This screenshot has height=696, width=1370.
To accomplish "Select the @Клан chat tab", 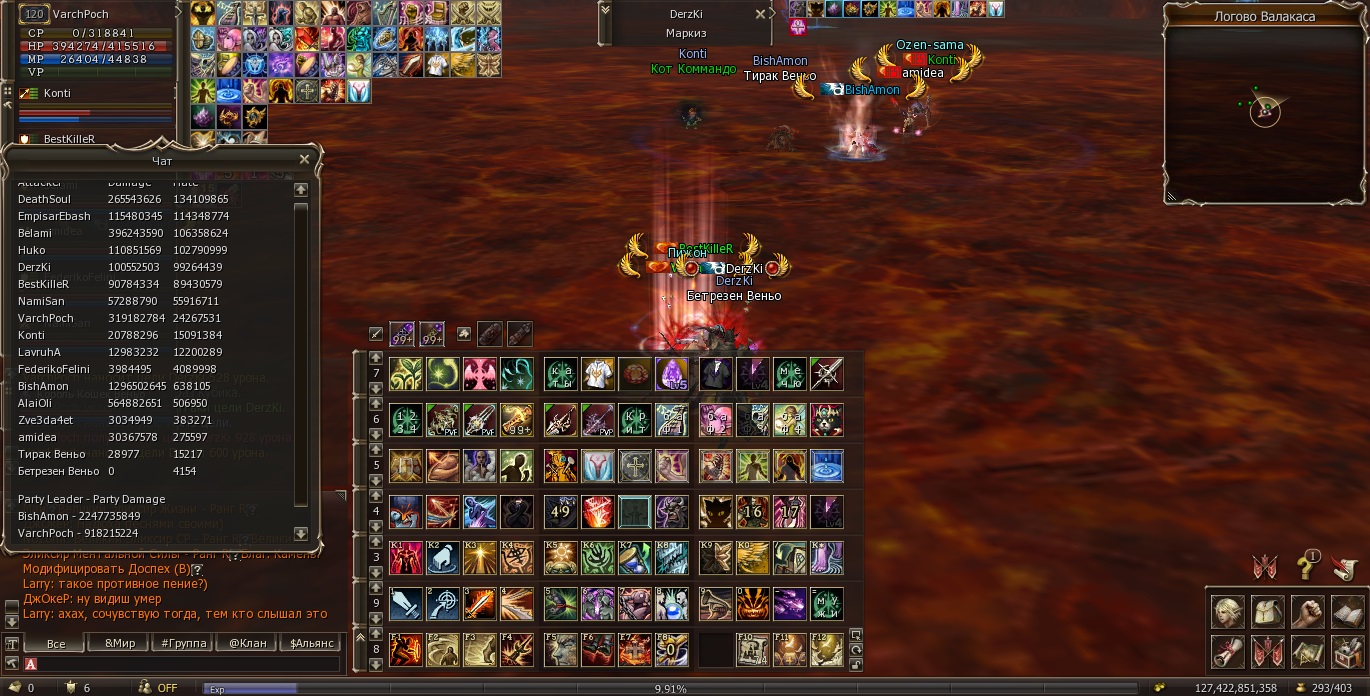I will 248,643.
